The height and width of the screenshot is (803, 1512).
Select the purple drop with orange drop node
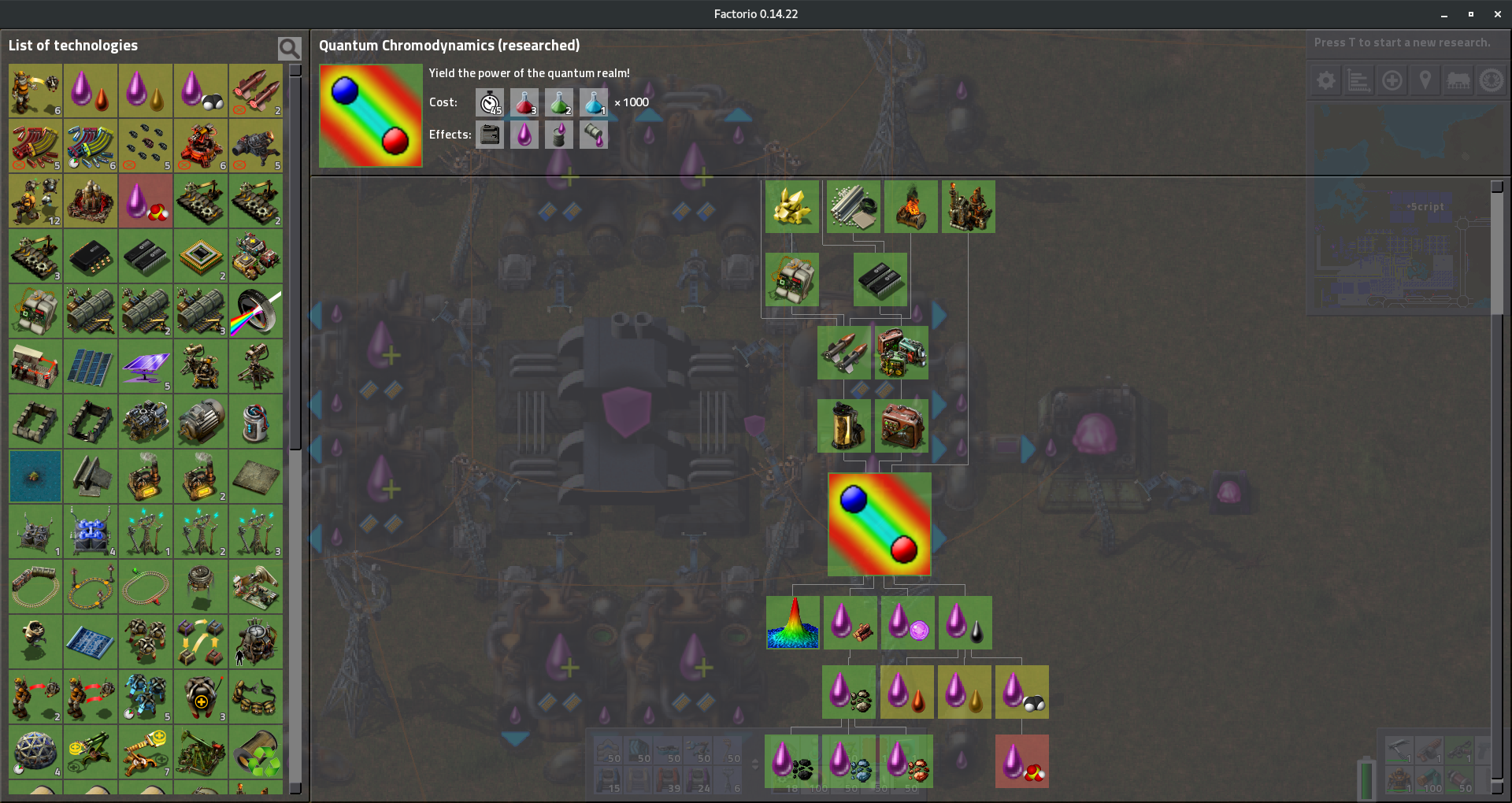pyautogui.click(x=906, y=692)
